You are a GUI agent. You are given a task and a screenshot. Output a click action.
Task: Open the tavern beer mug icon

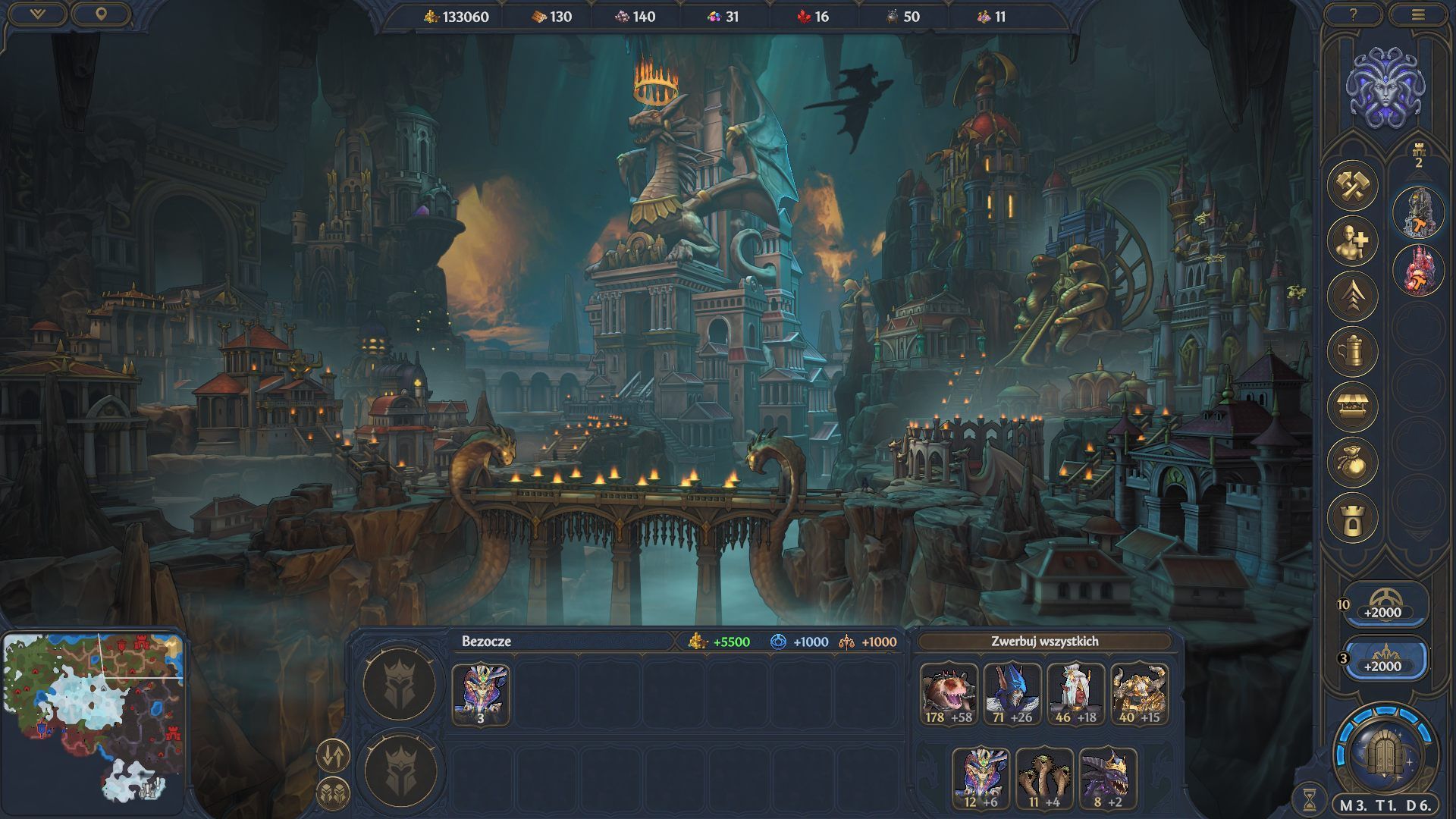coord(1352,351)
